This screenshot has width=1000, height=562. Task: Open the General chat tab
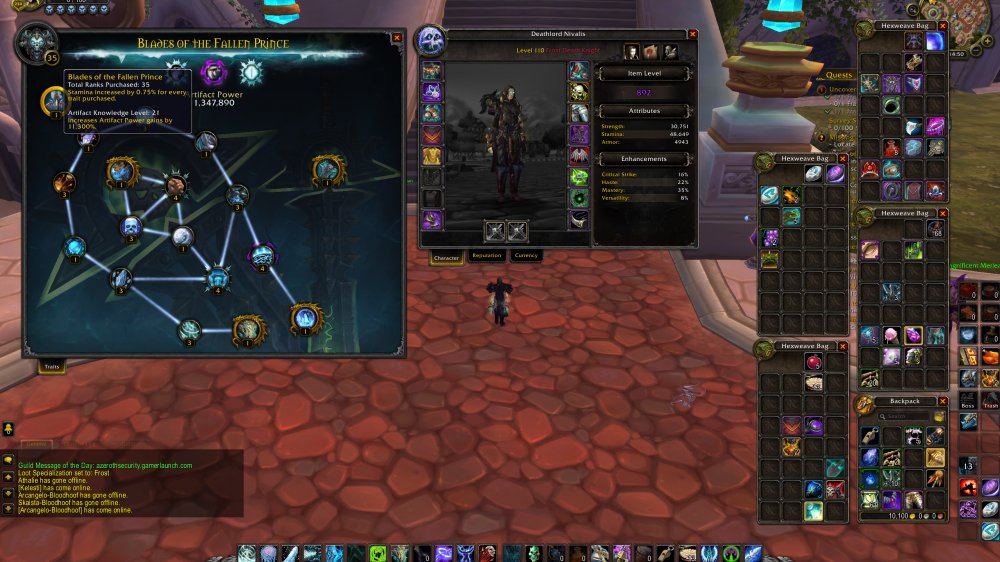pyautogui.click(x=39, y=443)
